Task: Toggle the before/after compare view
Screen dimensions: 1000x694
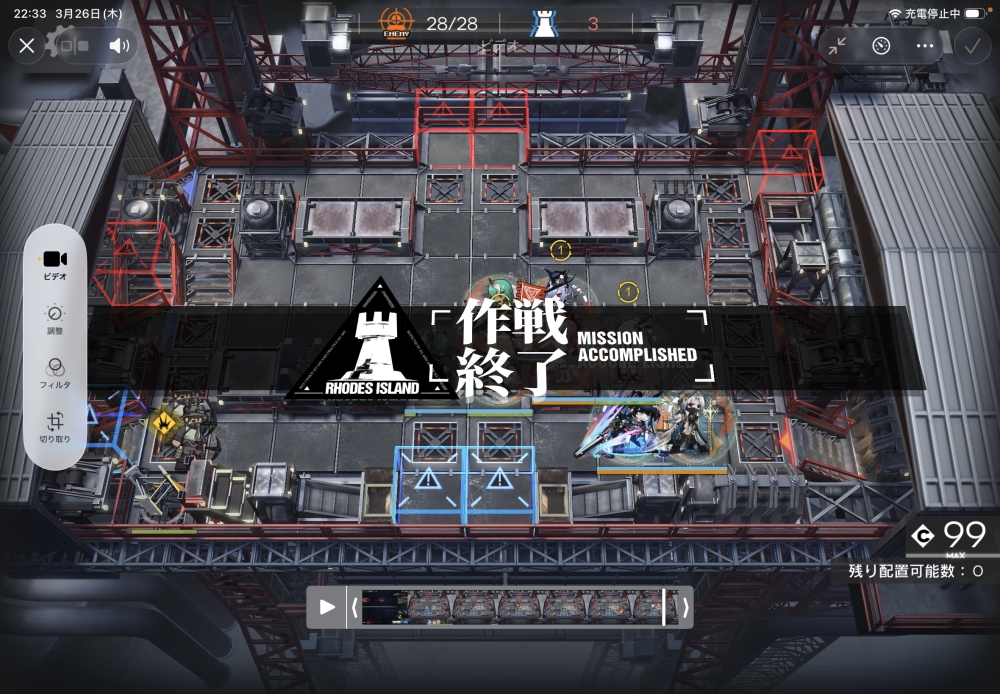Action: 73,45
